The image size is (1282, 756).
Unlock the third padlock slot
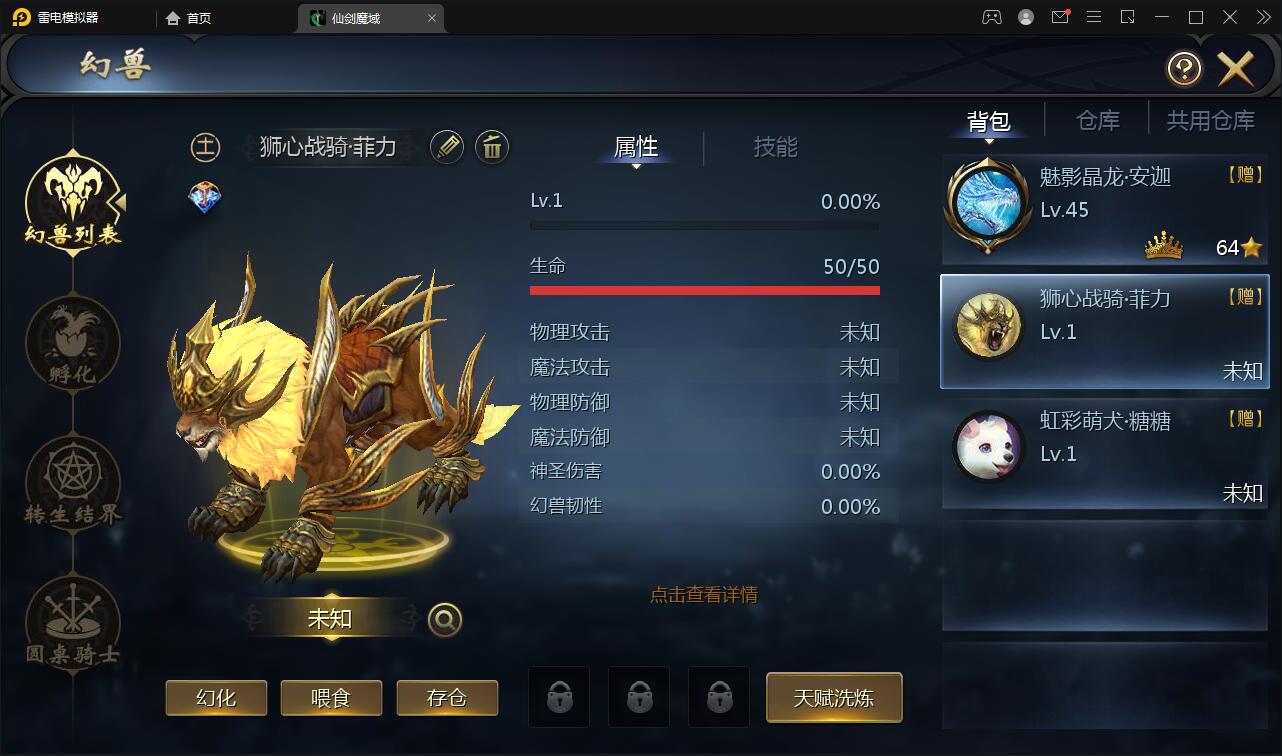pyautogui.click(x=717, y=697)
